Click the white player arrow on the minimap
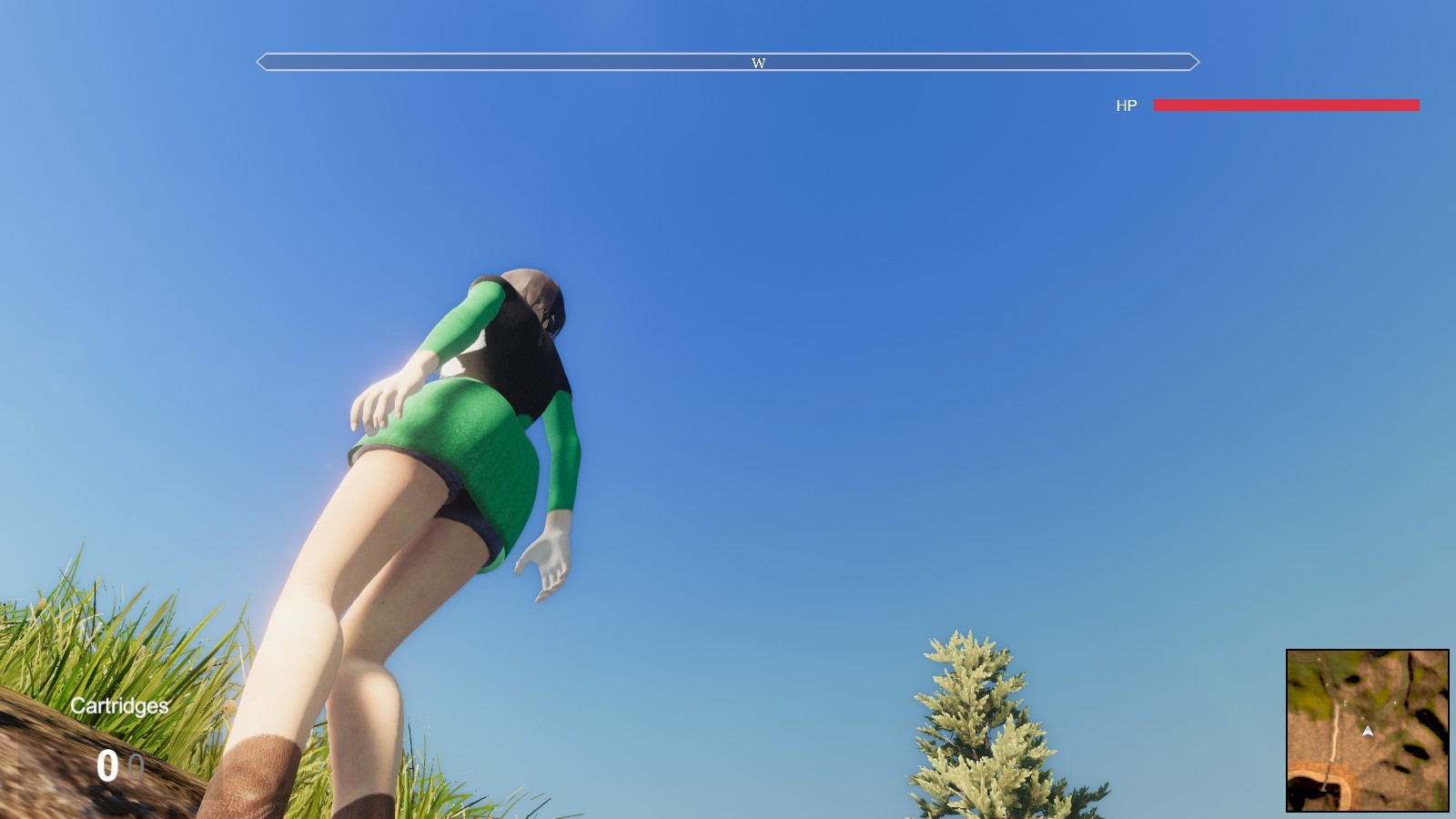 [1368, 732]
